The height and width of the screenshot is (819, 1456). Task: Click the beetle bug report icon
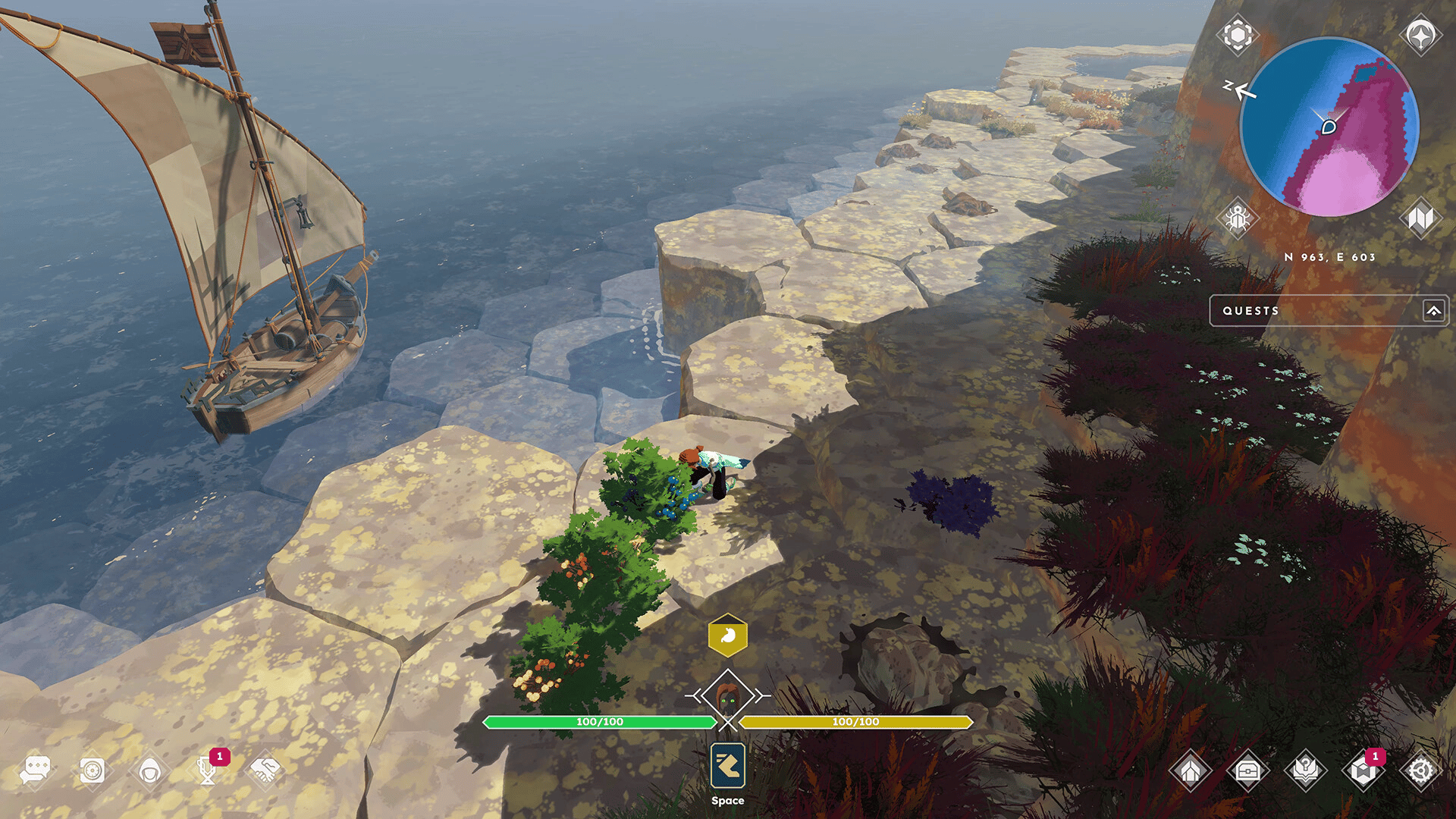(1238, 218)
